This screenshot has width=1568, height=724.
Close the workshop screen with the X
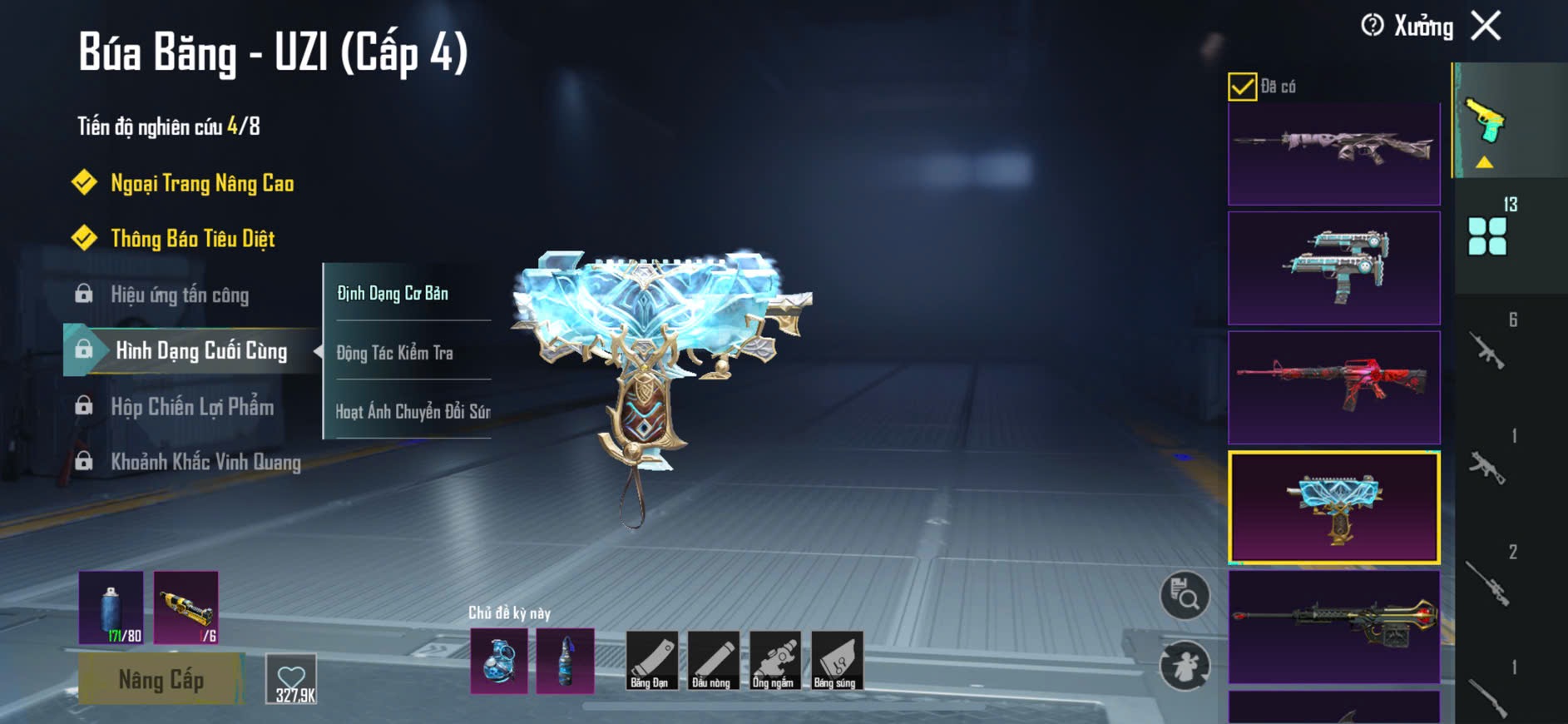coord(1486,26)
